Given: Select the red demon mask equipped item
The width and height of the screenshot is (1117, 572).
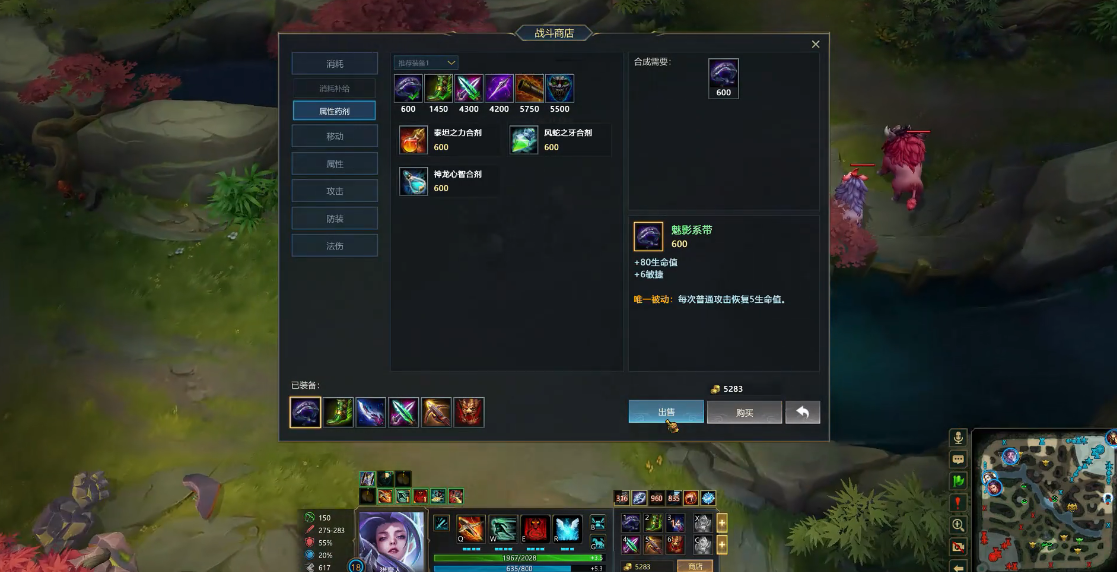Looking at the screenshot, I should pos(469,412).
